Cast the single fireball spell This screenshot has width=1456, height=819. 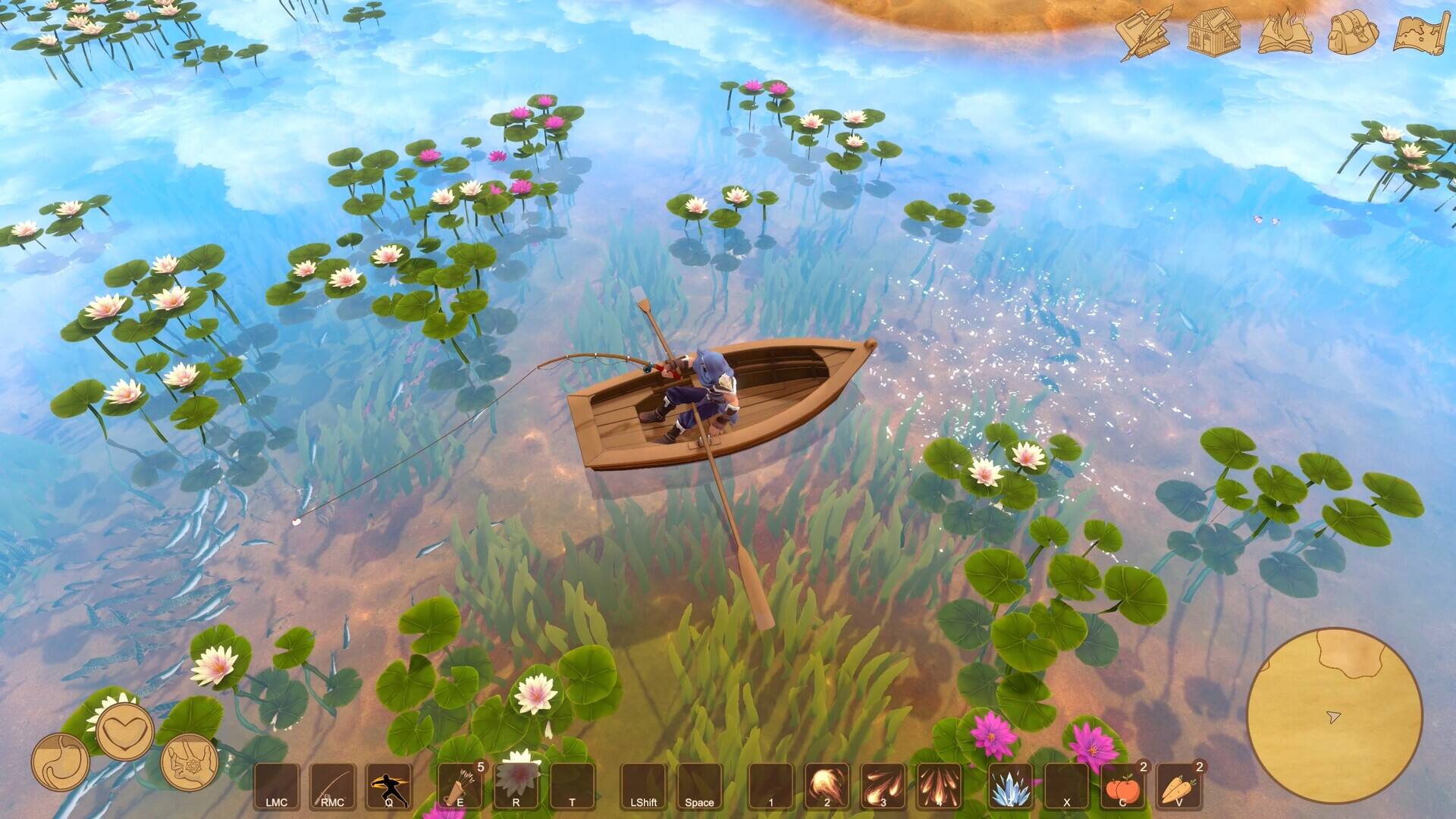click(x=827, y=787)
